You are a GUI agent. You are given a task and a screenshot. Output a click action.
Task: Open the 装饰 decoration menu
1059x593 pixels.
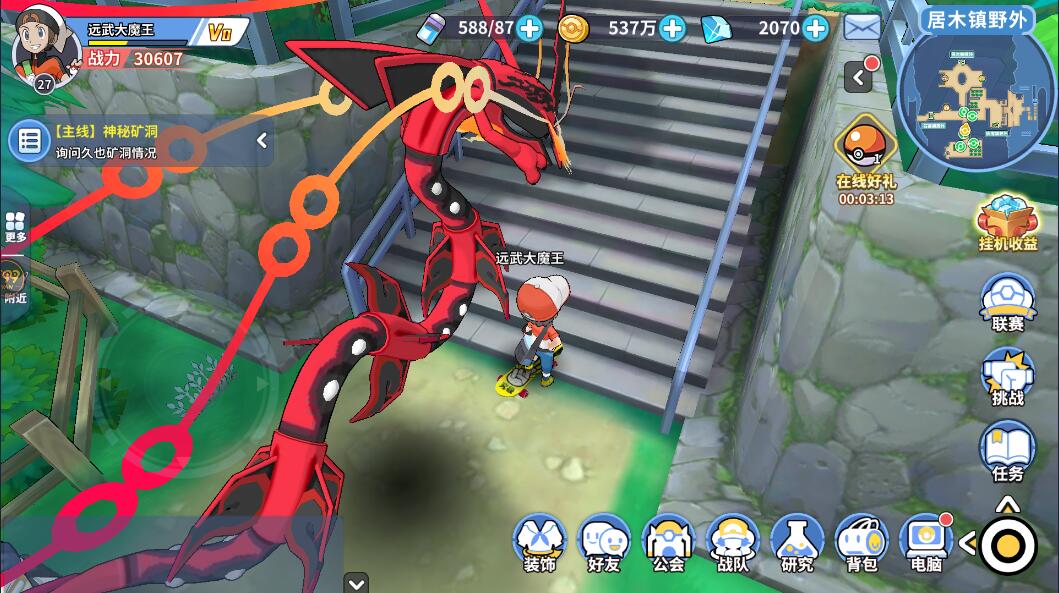click(x=540, y=543)
